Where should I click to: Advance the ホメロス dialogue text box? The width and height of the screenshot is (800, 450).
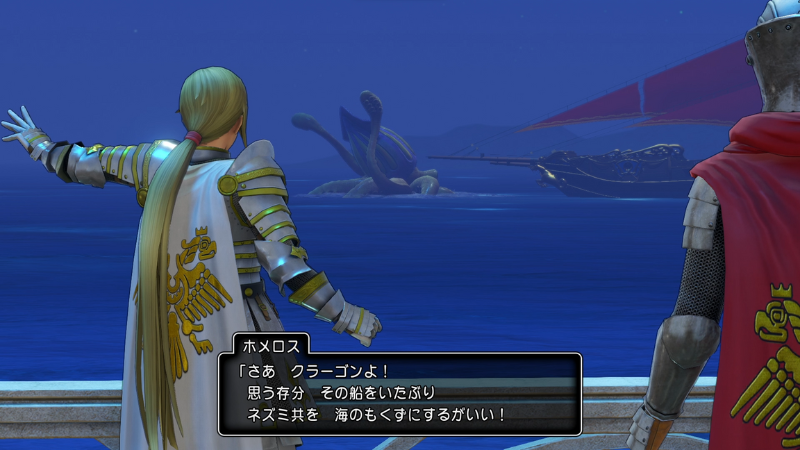click(x=399, y=392)
